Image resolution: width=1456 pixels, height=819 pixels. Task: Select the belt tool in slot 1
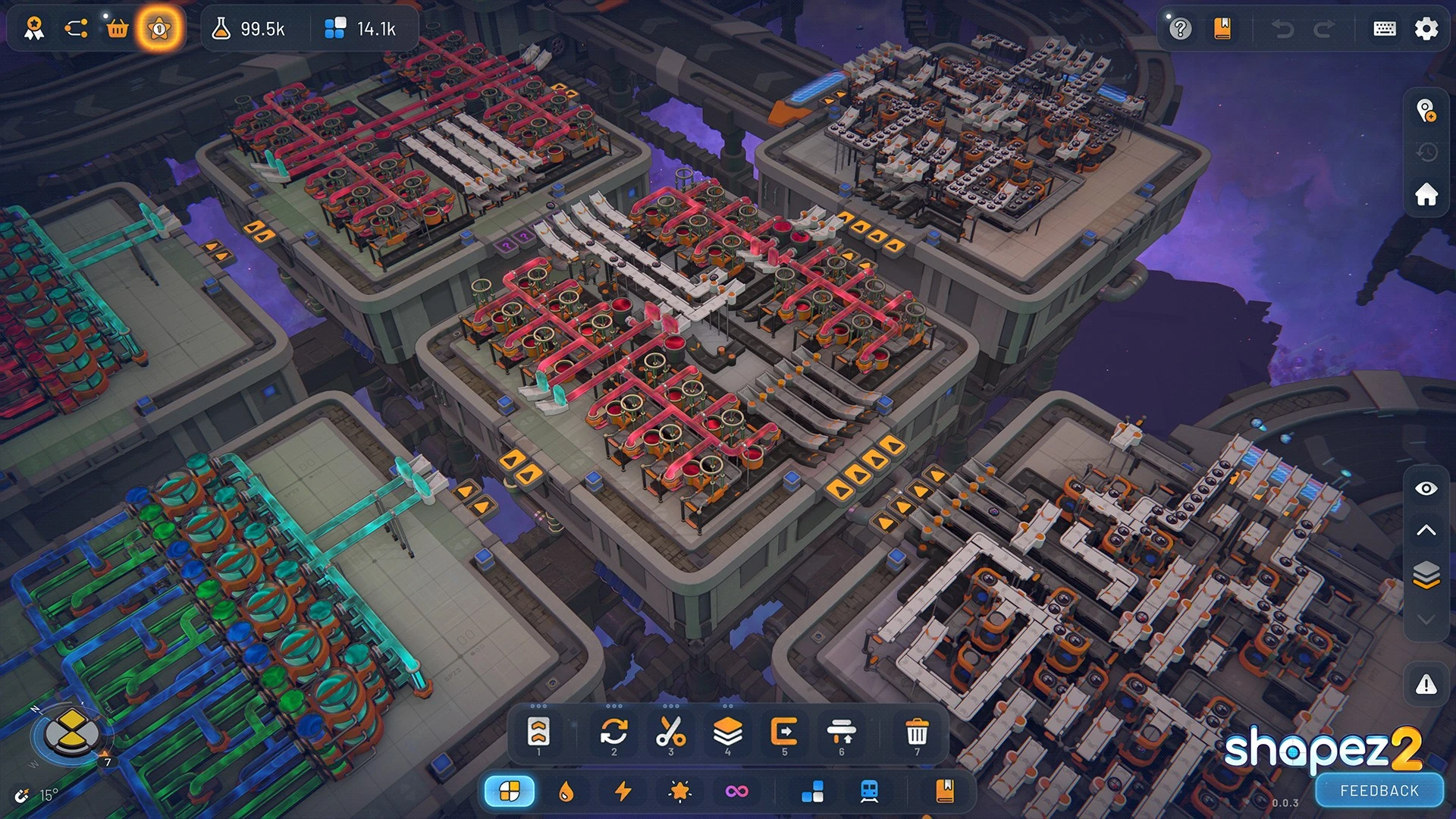point(538,732)
